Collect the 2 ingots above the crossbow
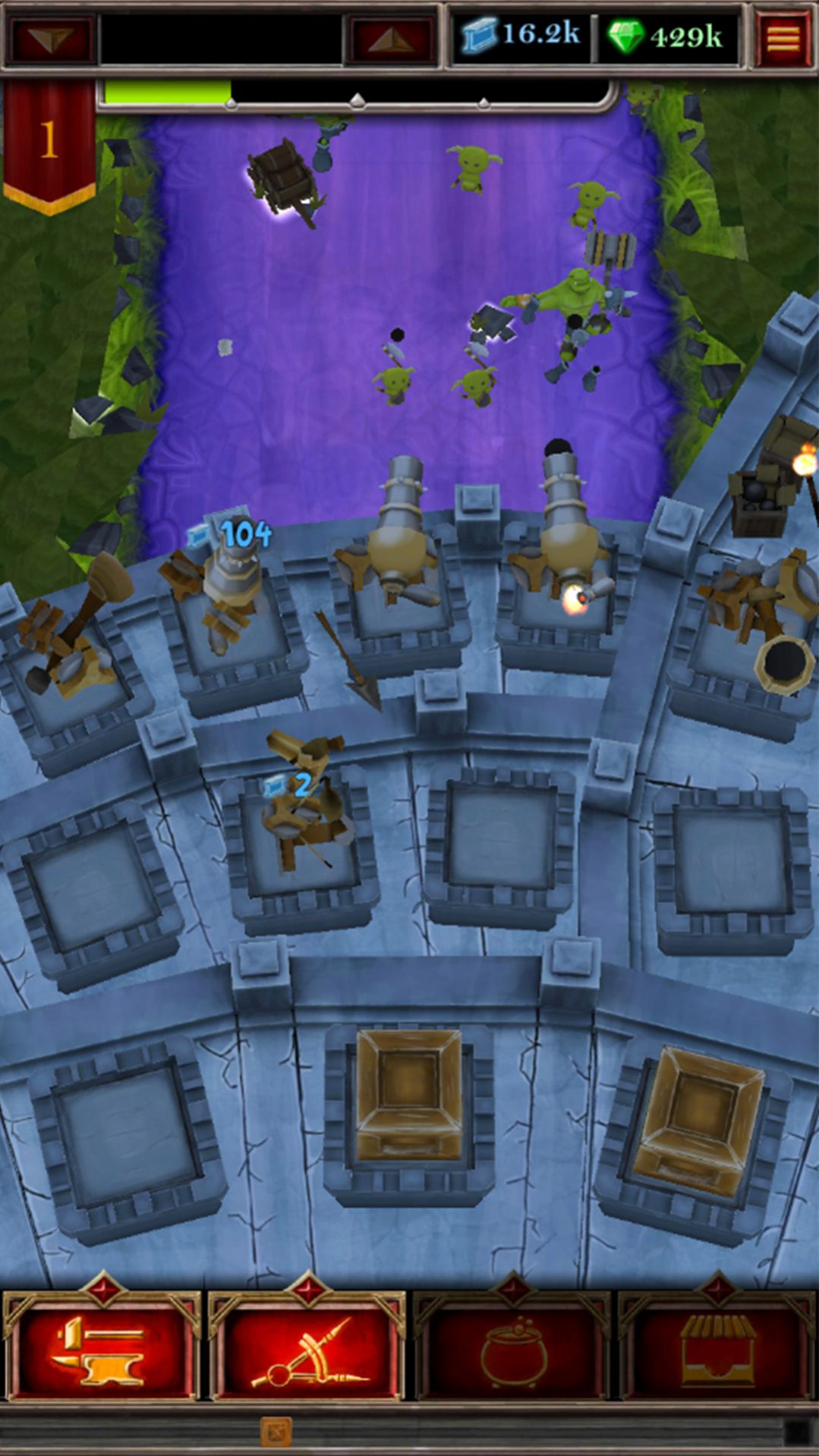 [290, 786]
